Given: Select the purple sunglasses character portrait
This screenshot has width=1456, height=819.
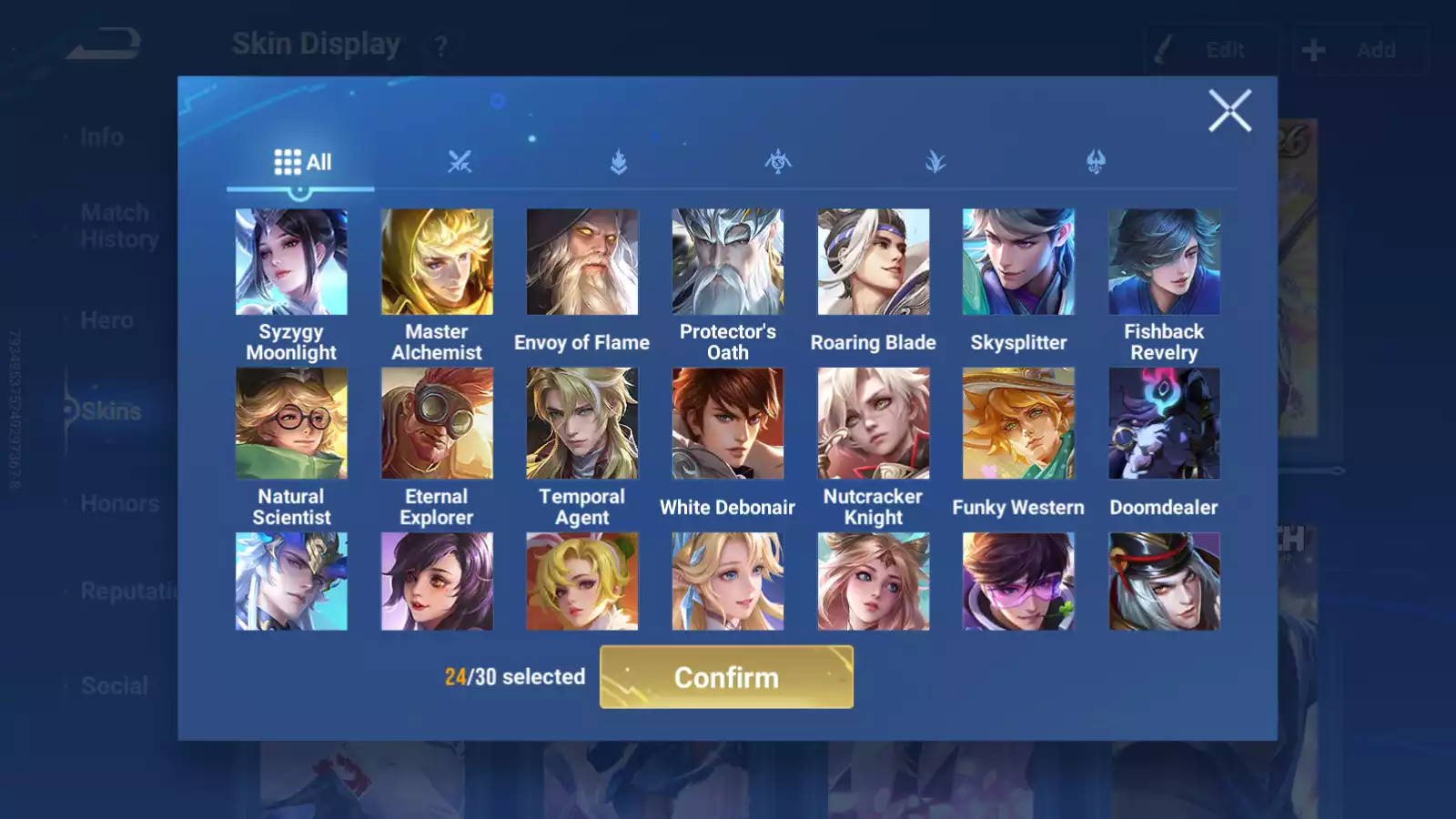Looking at the screenshot, I should click(x=1018, y=581).
